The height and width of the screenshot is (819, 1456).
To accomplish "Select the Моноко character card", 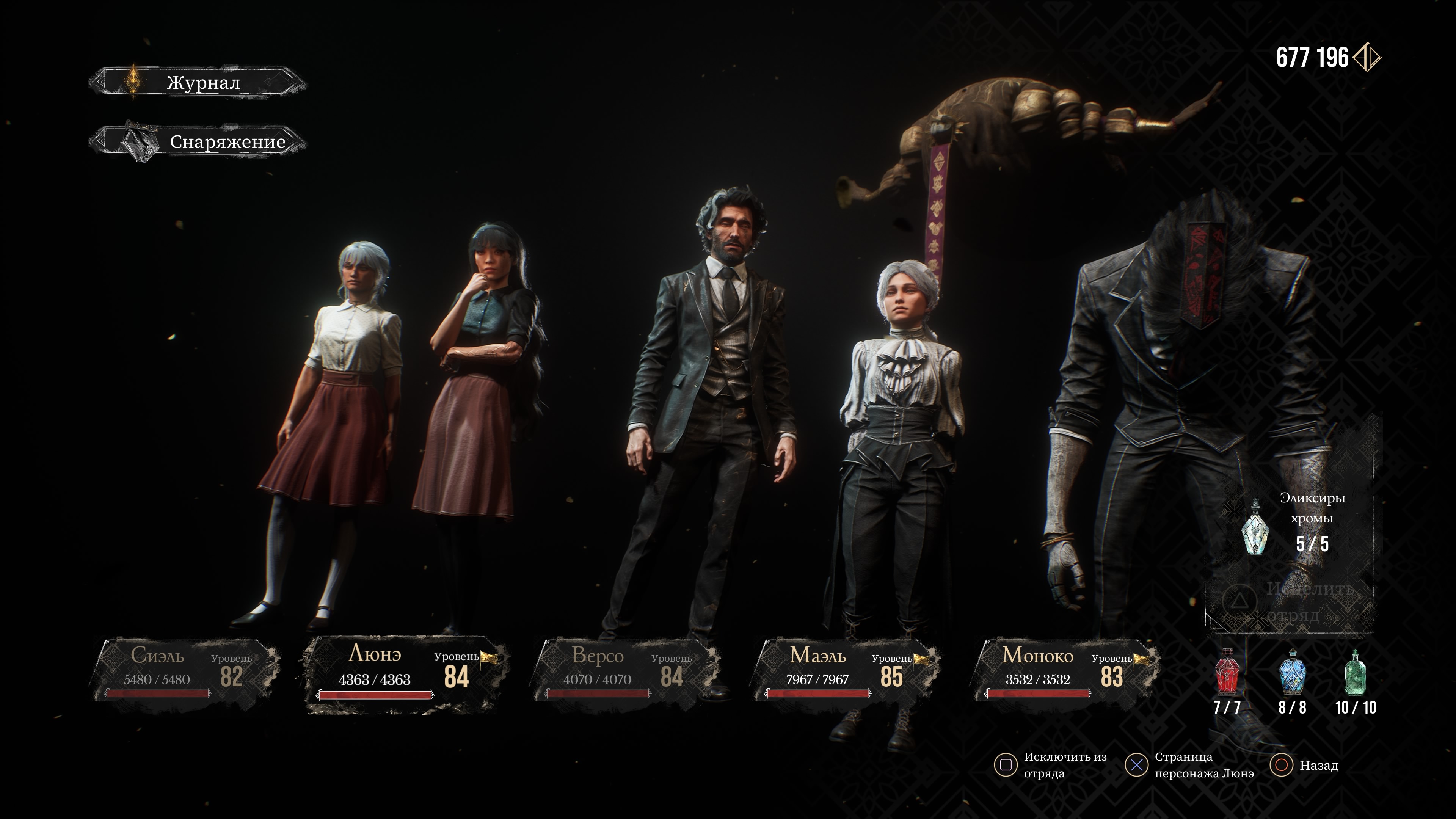I will click(x=1066, y=670).
